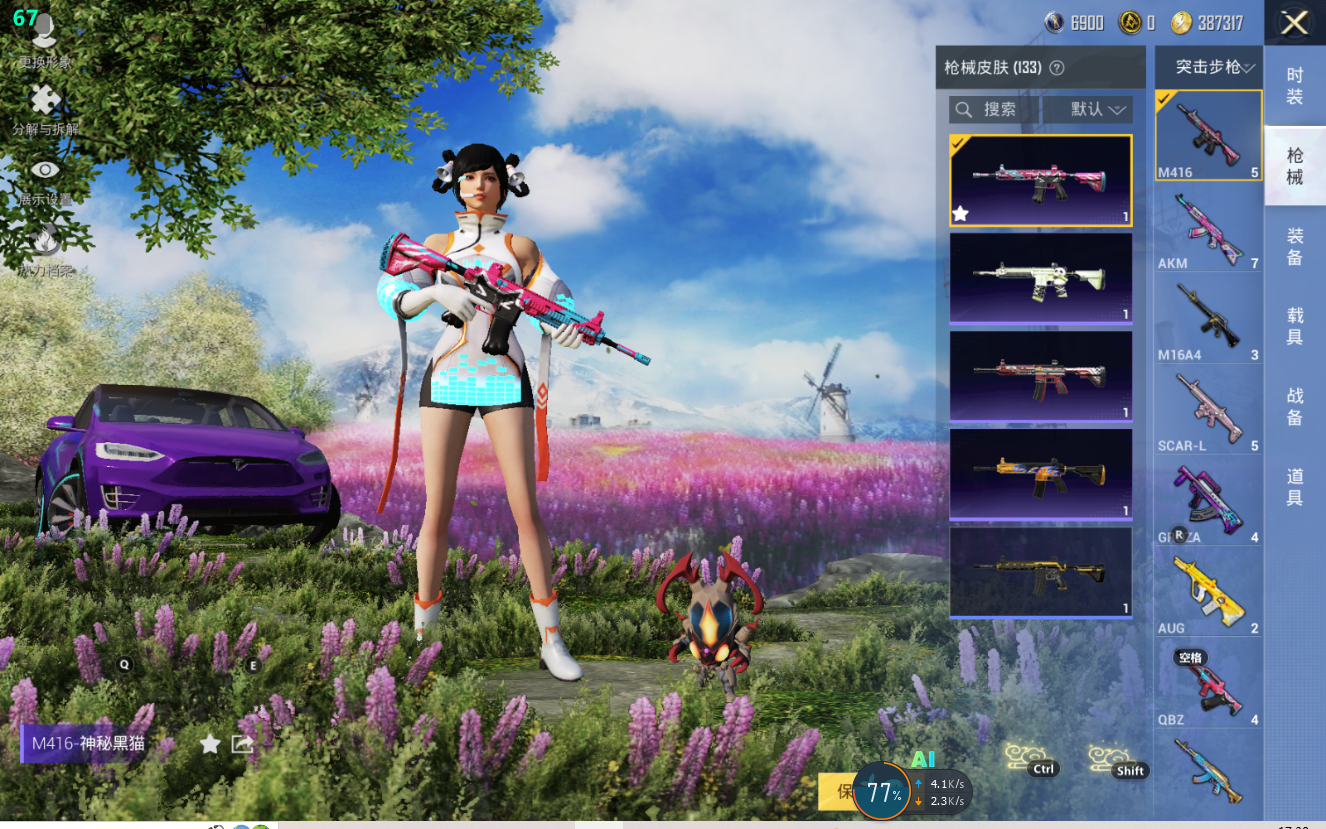Click the help question mark beside 枪械皮肤

click(1056, 68)
